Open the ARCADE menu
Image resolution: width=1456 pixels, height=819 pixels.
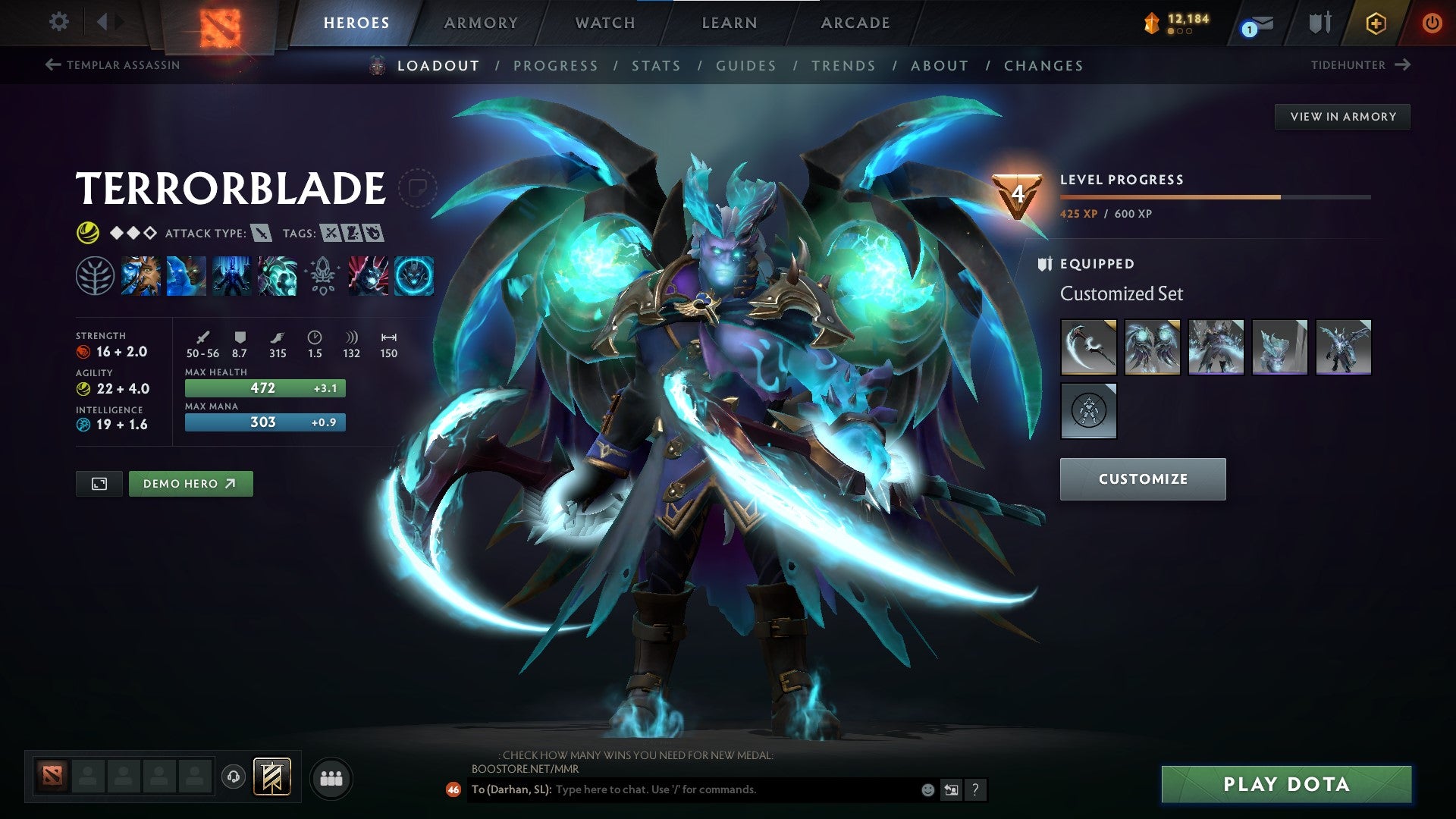tap(855, 23)
